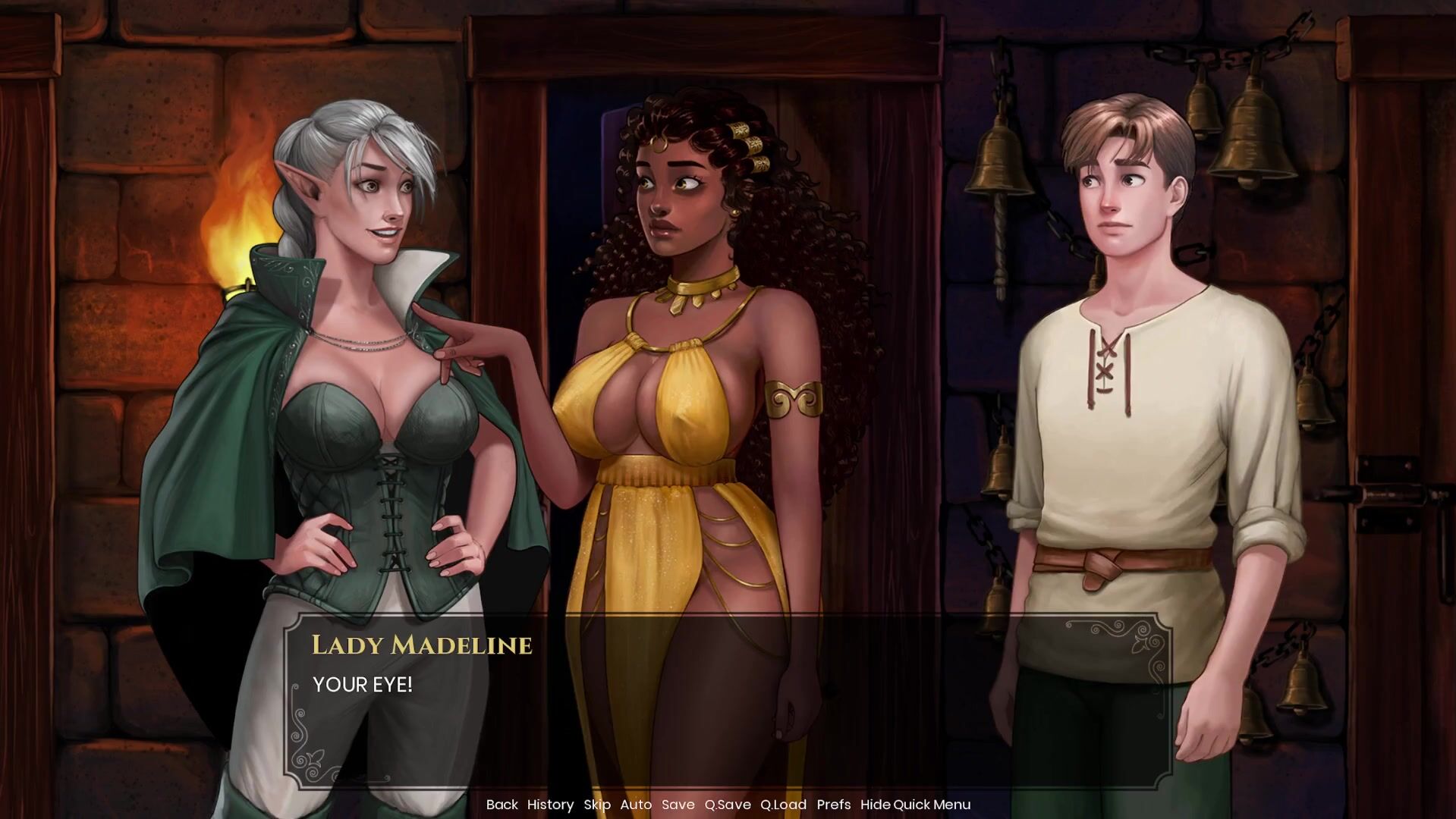The image size is (1456, 819).
Task: Open the Prefs settings menu
Action: (833, 805)
